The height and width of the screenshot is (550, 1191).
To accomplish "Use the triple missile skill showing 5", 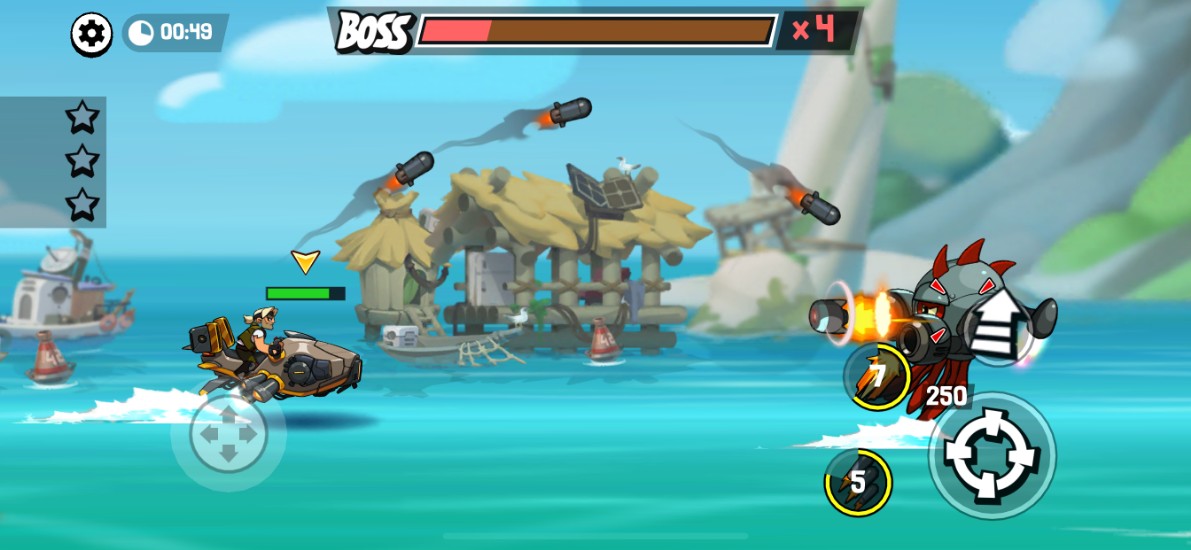I will click(x=858, y=483).
